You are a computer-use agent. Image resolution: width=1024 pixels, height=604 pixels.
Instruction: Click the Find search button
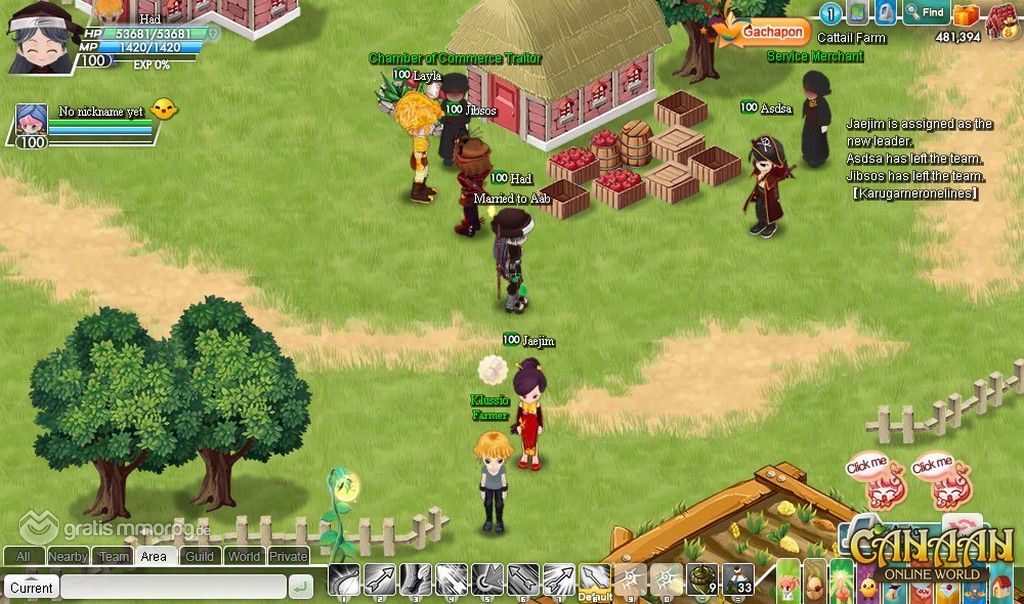[x=926, y=13]
